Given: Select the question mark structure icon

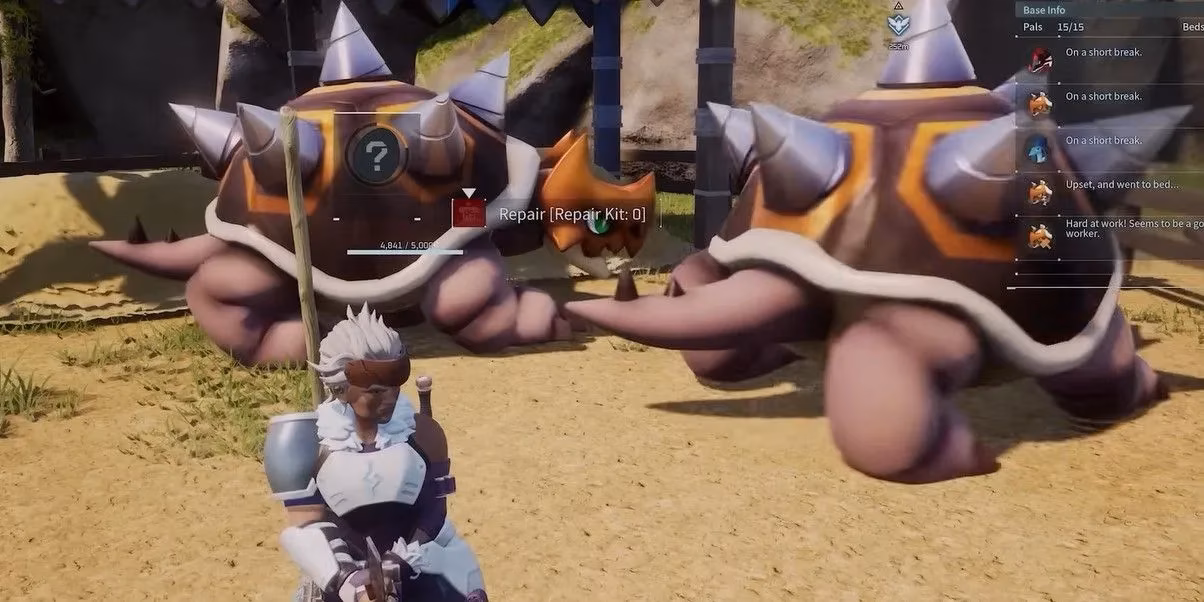Looking at the screenshot, I should pos(375,154).
